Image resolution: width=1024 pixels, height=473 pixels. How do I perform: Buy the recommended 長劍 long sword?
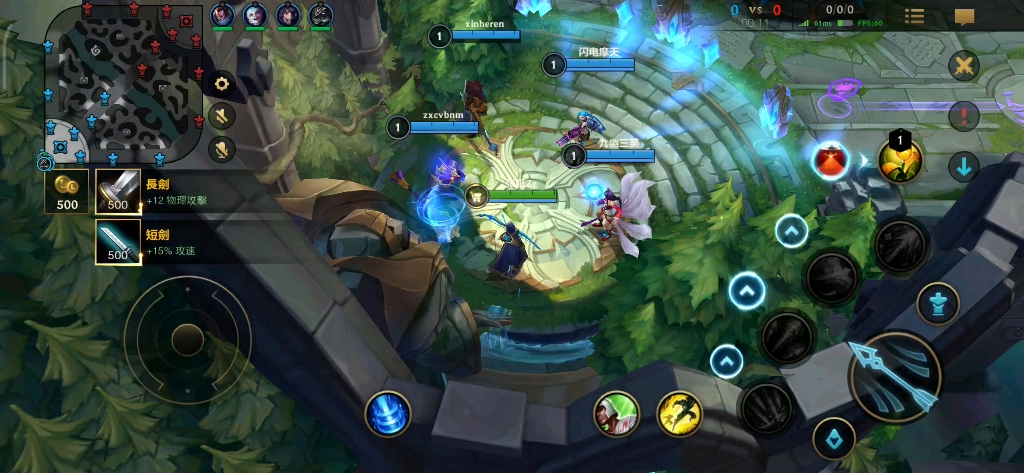(x=118, y=191)
